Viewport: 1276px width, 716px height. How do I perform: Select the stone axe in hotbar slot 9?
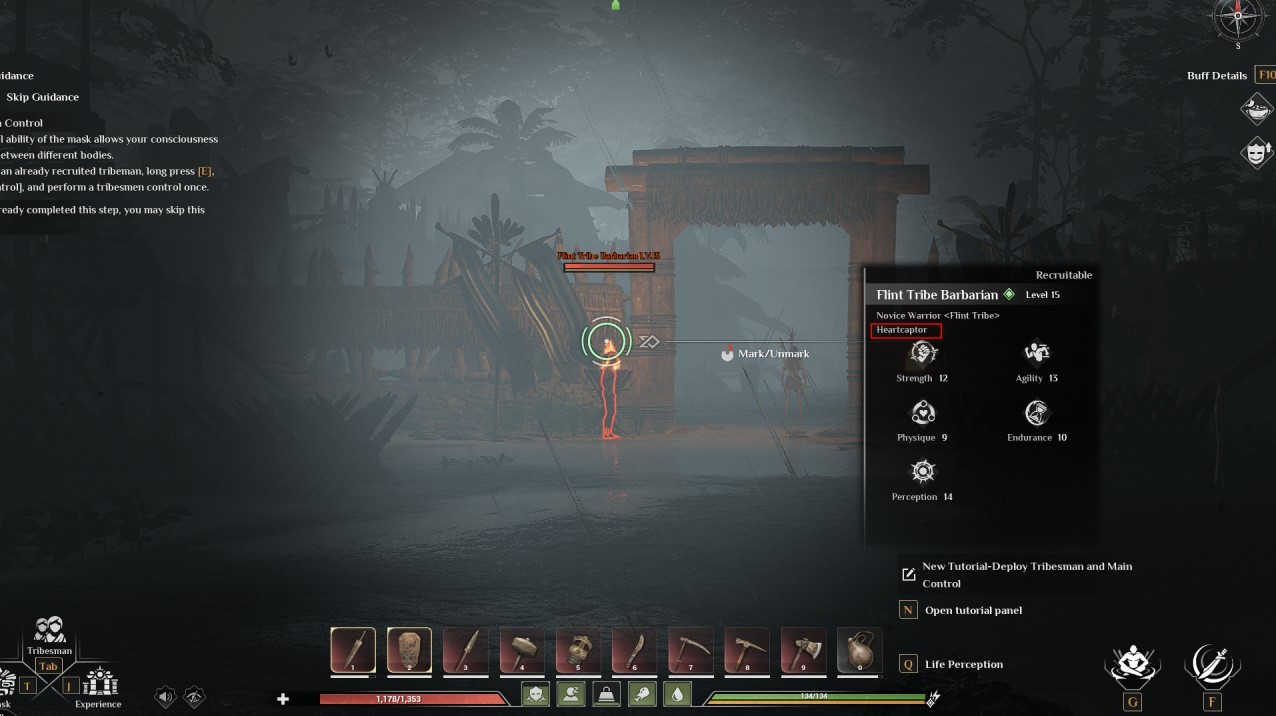click(x=802, y=650)
